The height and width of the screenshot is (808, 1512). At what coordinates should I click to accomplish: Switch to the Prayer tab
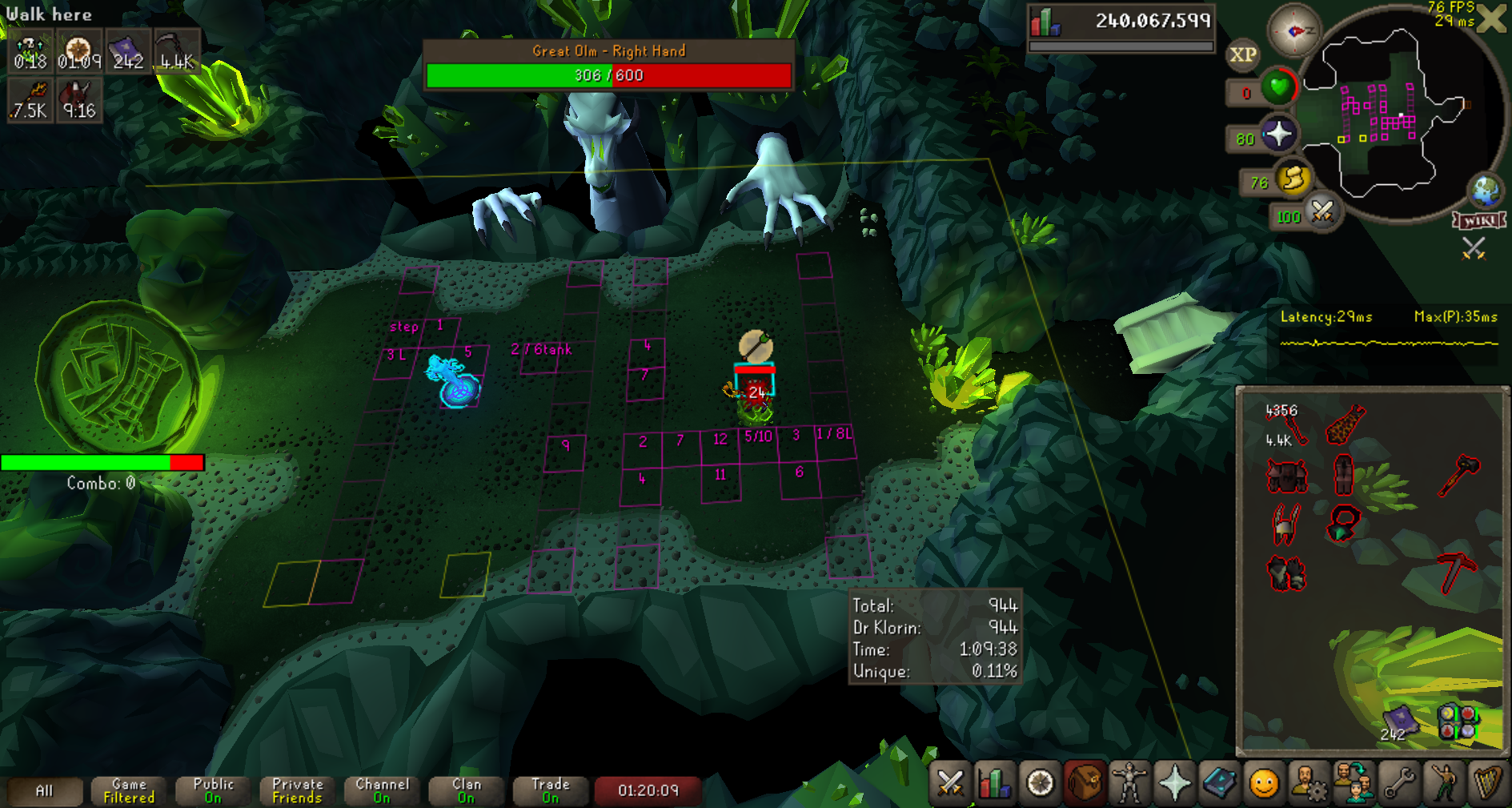(x=1174, y=782)
